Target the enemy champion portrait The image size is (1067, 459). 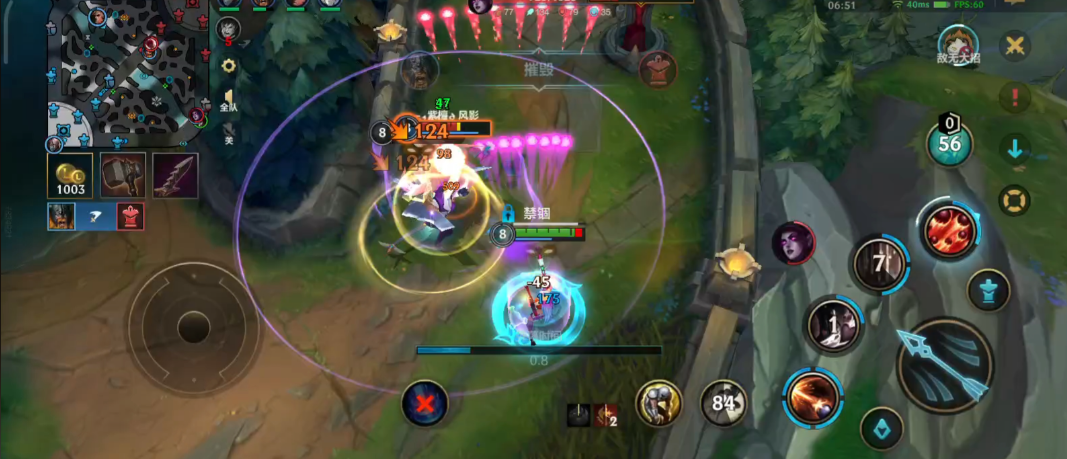793,243
